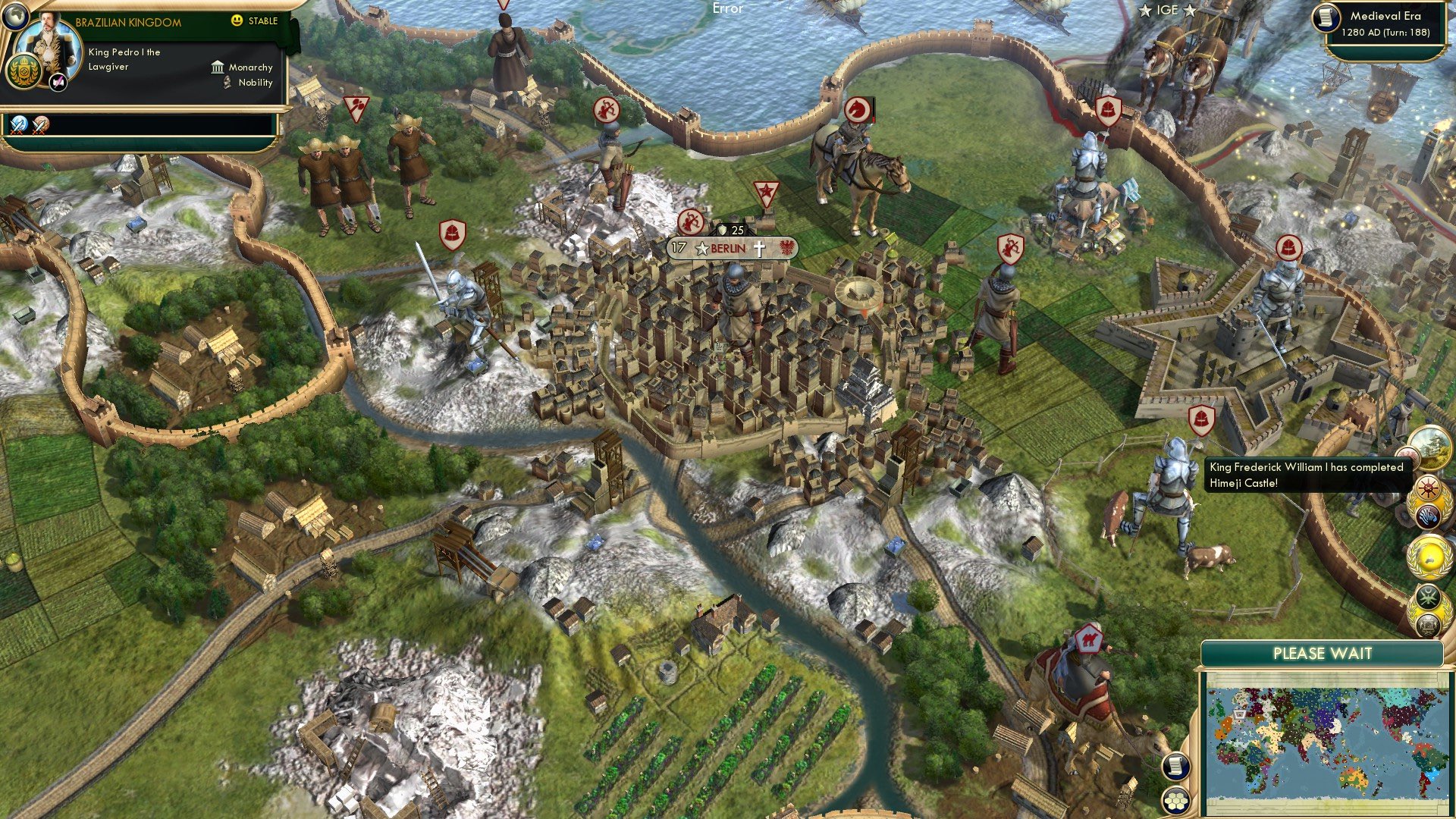The width and height of the screenshot is (1456, 819).
Task: Click the sun-shaped war city-state icon
Action: click(x=1426, y=487)
